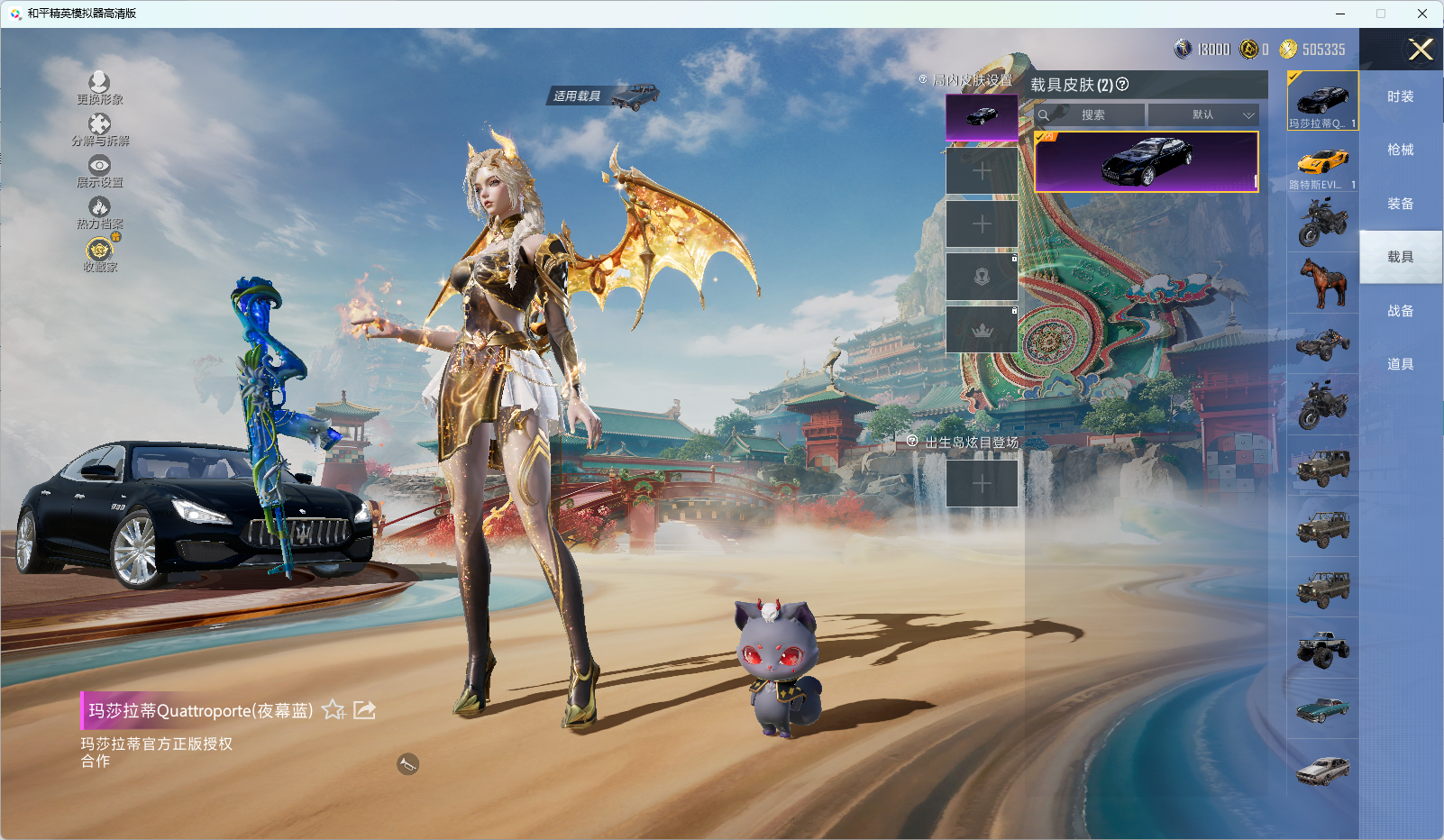1444x840 pixels.
Task: Open the 收藏家 collector icon
Action: click(99, 251)
